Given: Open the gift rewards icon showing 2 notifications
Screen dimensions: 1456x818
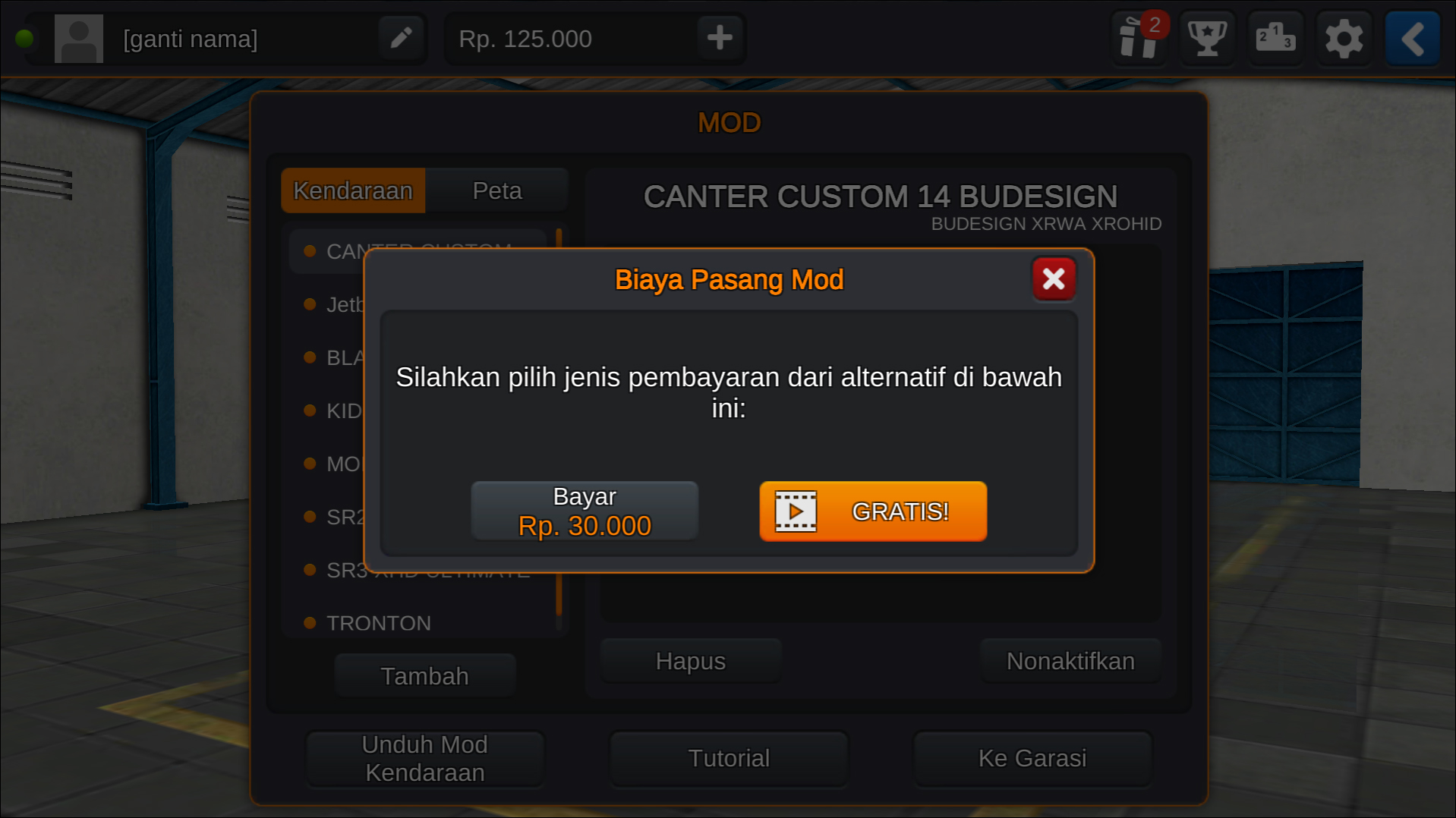Looking at the screenshot, I should click(1140, 39).
